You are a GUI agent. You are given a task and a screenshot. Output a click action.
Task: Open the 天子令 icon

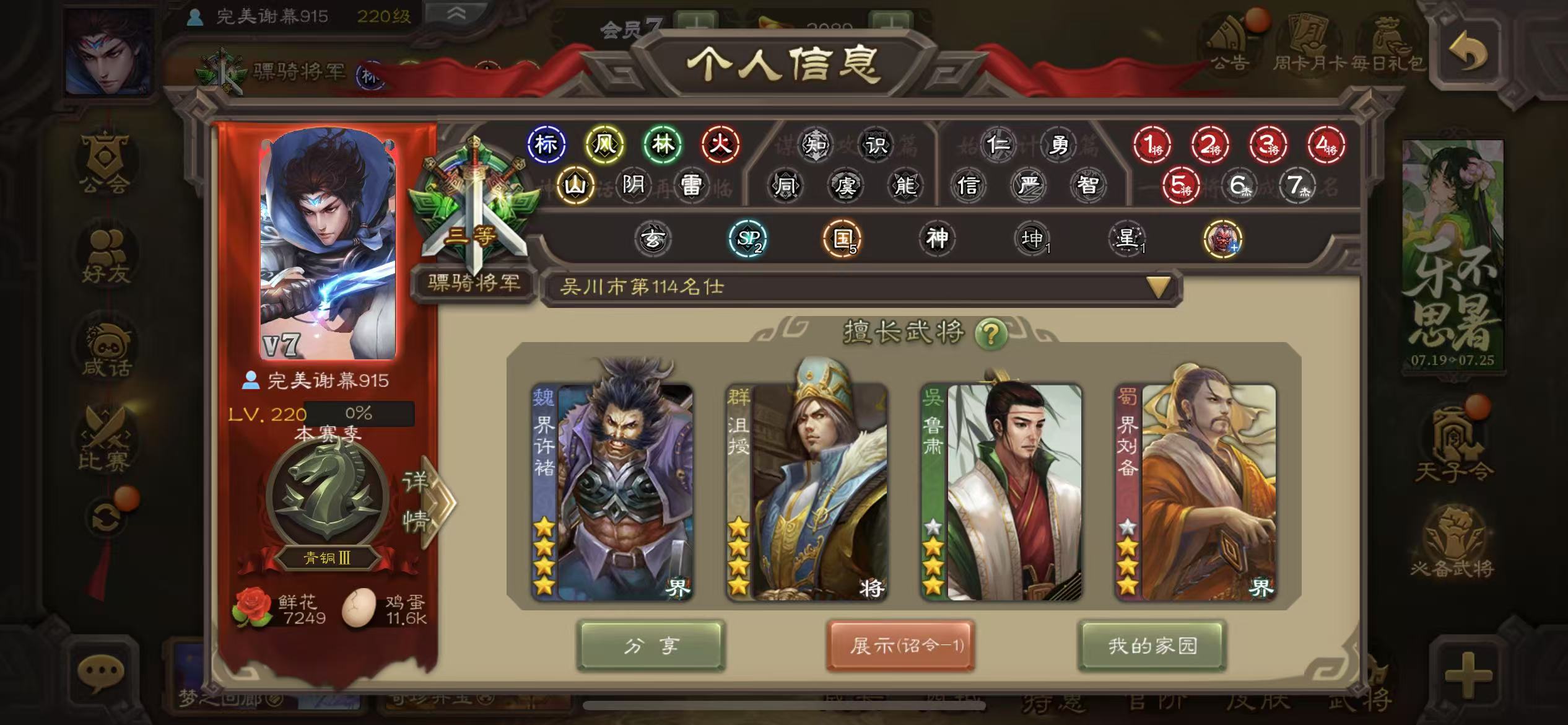(1453, 443)
